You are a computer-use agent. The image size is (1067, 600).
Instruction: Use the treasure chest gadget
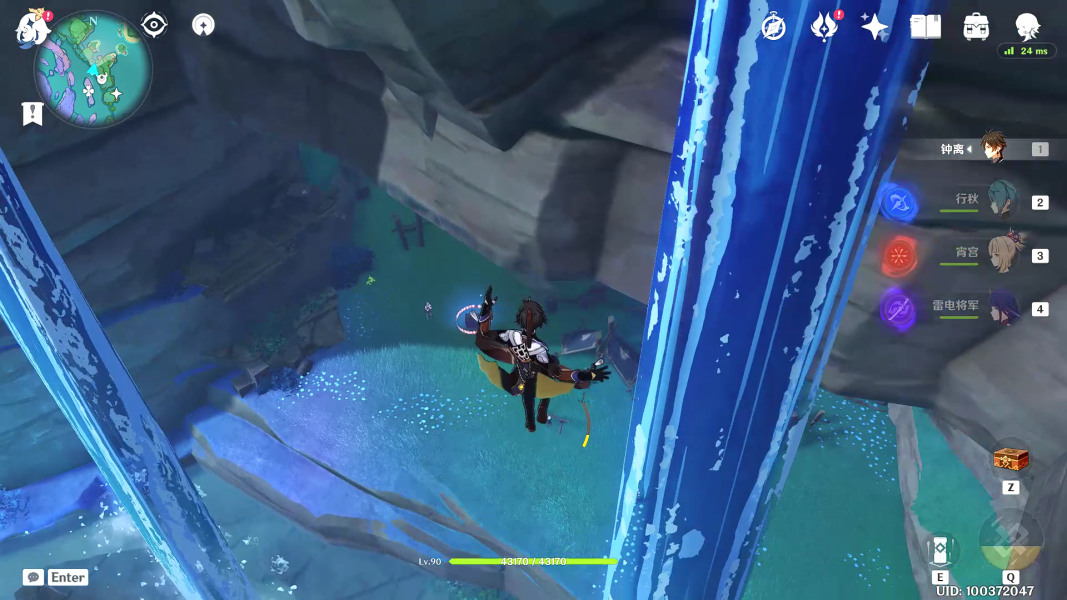tap(1010, 461)
